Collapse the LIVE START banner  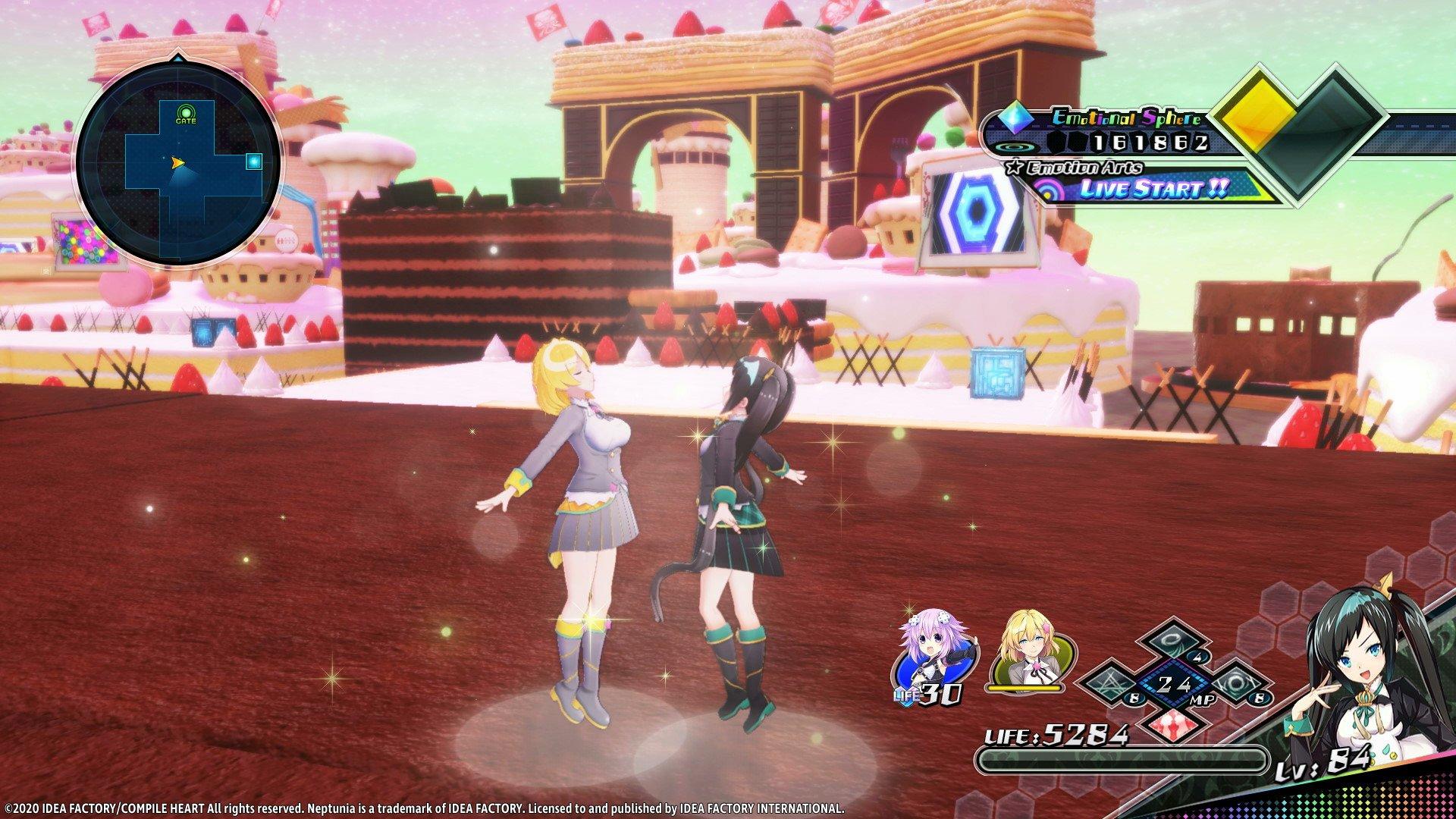(x=1153, y=190)
